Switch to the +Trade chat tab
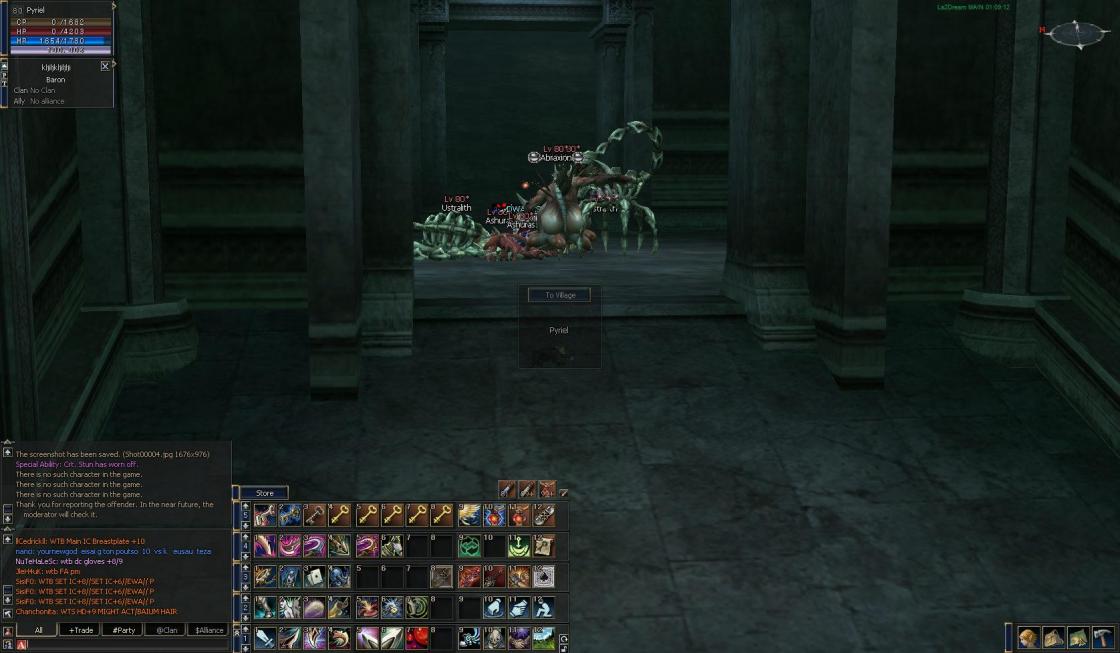This screenshot has height=653, width=1120. [79, 630]
